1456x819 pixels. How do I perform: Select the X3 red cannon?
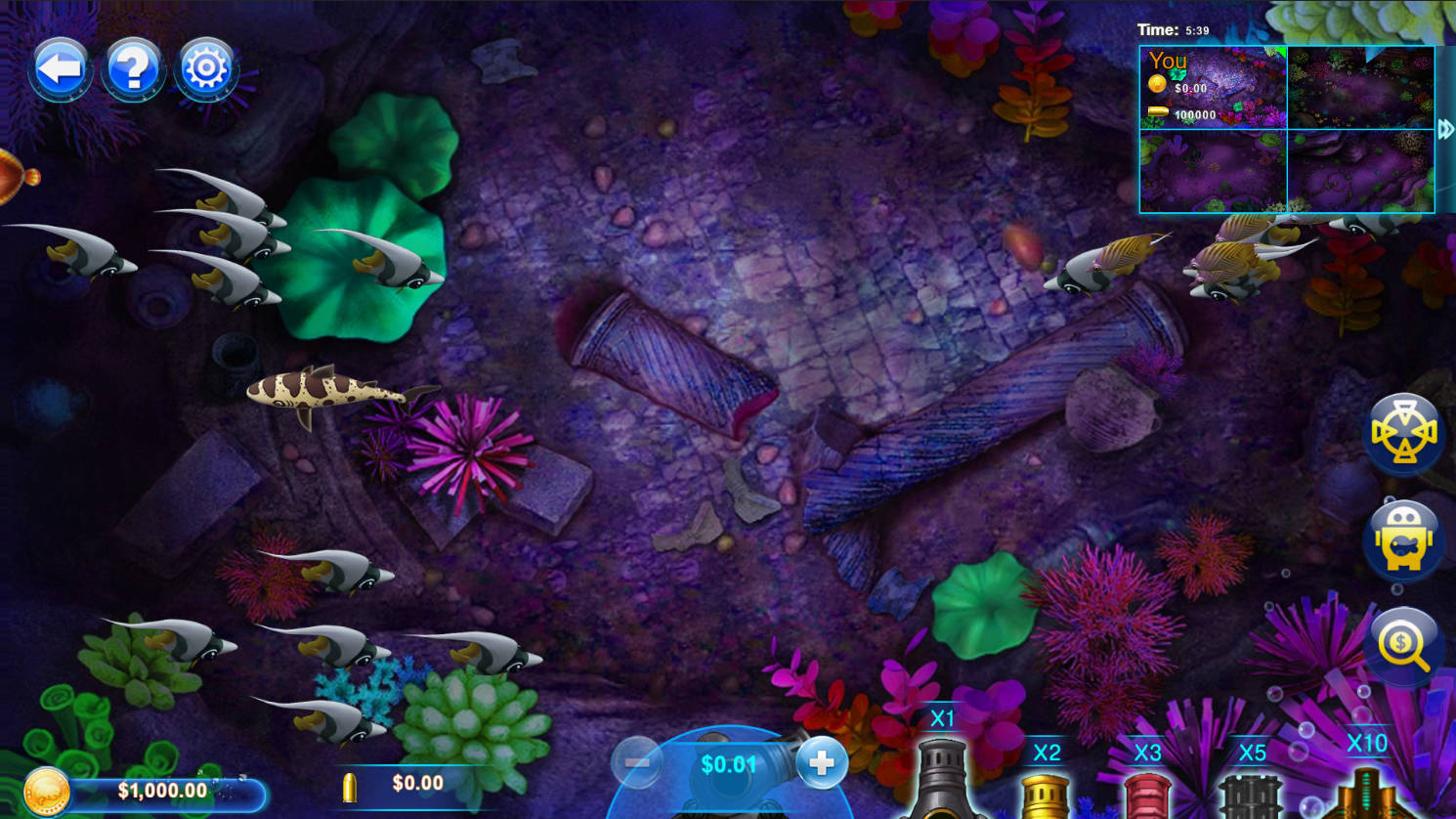(1148, 794)
